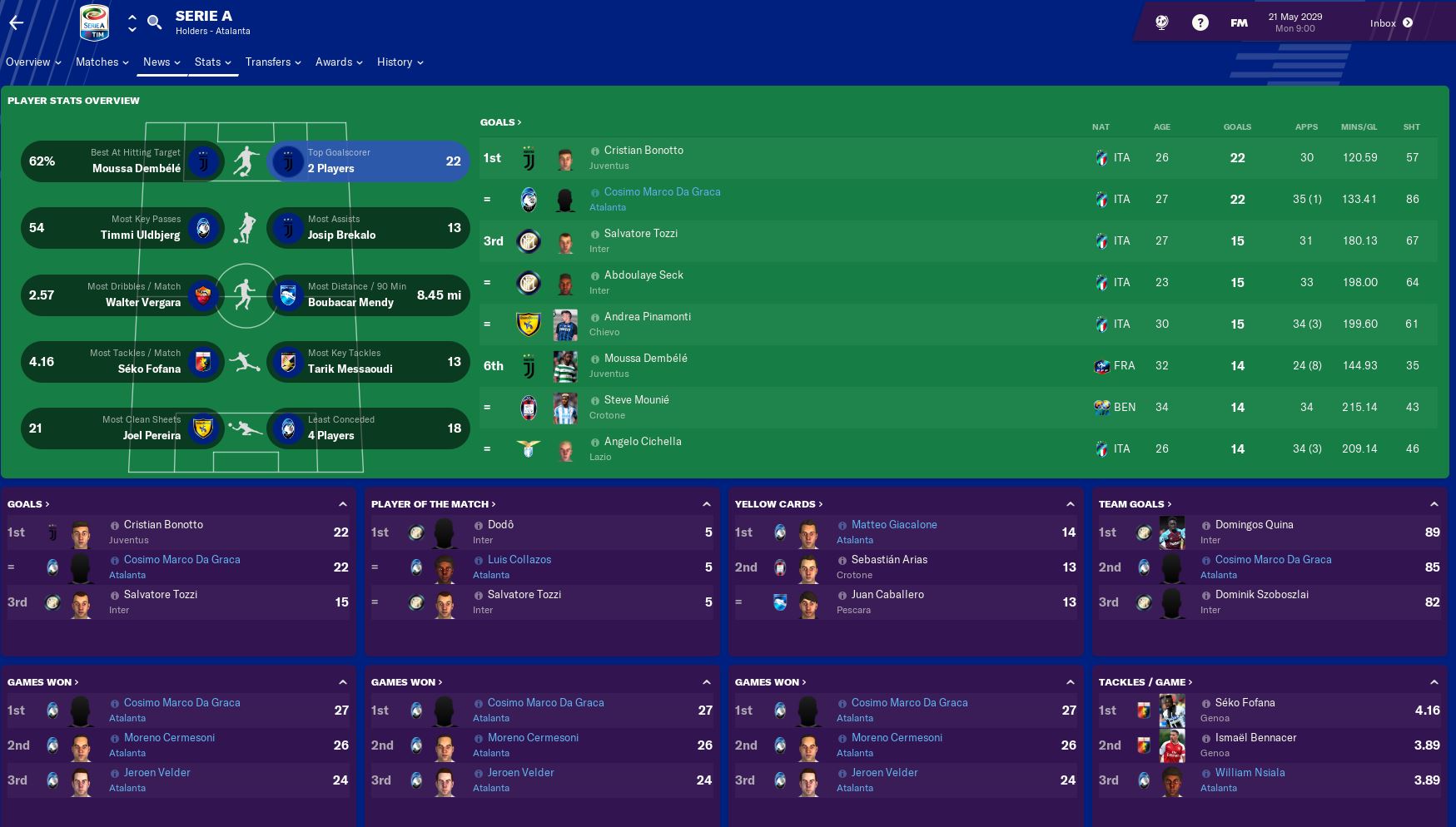Select the Matches menu

point(97,62)
